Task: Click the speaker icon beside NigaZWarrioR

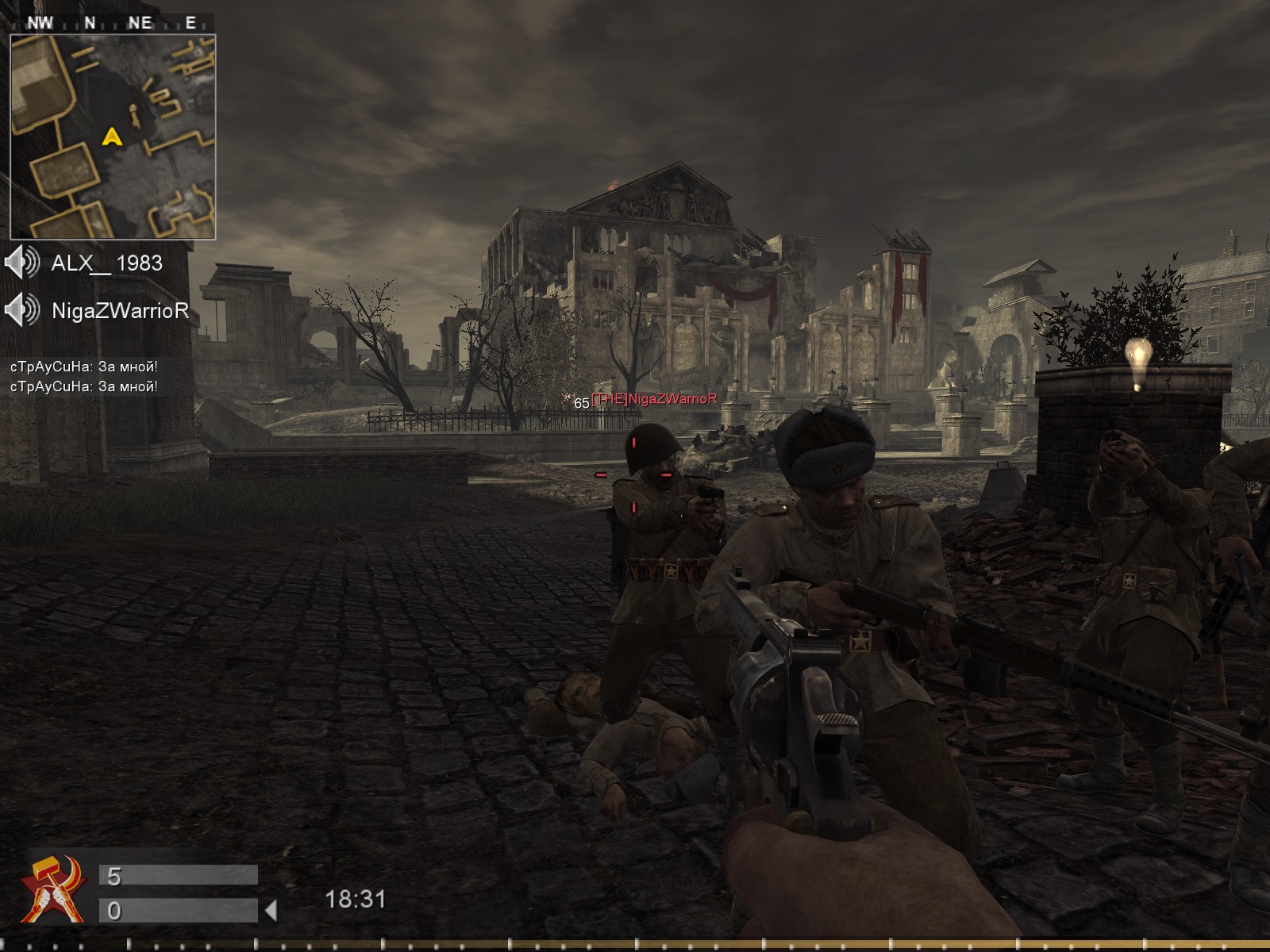Action: coord(22,309)
